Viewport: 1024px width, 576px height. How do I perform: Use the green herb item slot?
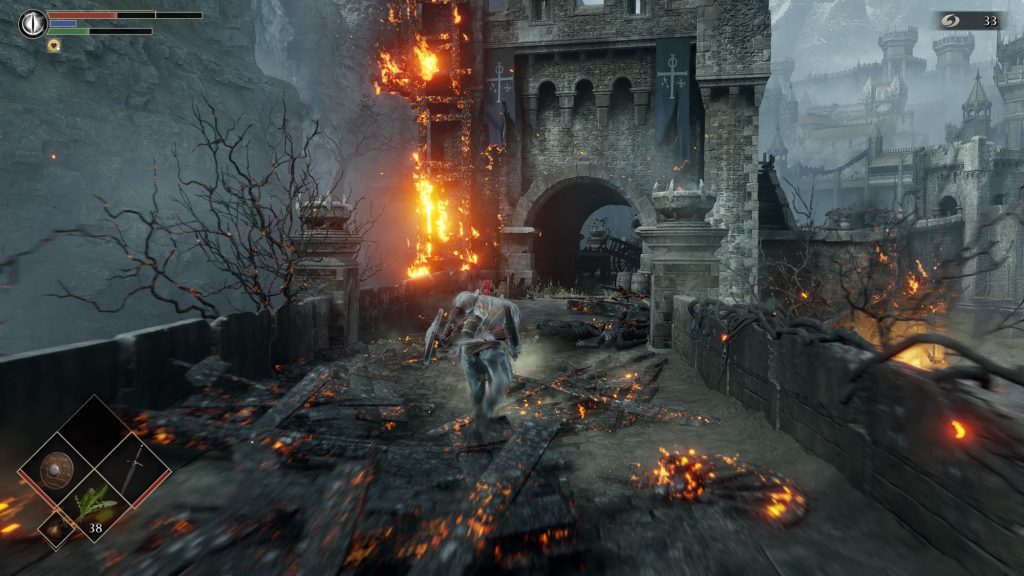[95, 504]
